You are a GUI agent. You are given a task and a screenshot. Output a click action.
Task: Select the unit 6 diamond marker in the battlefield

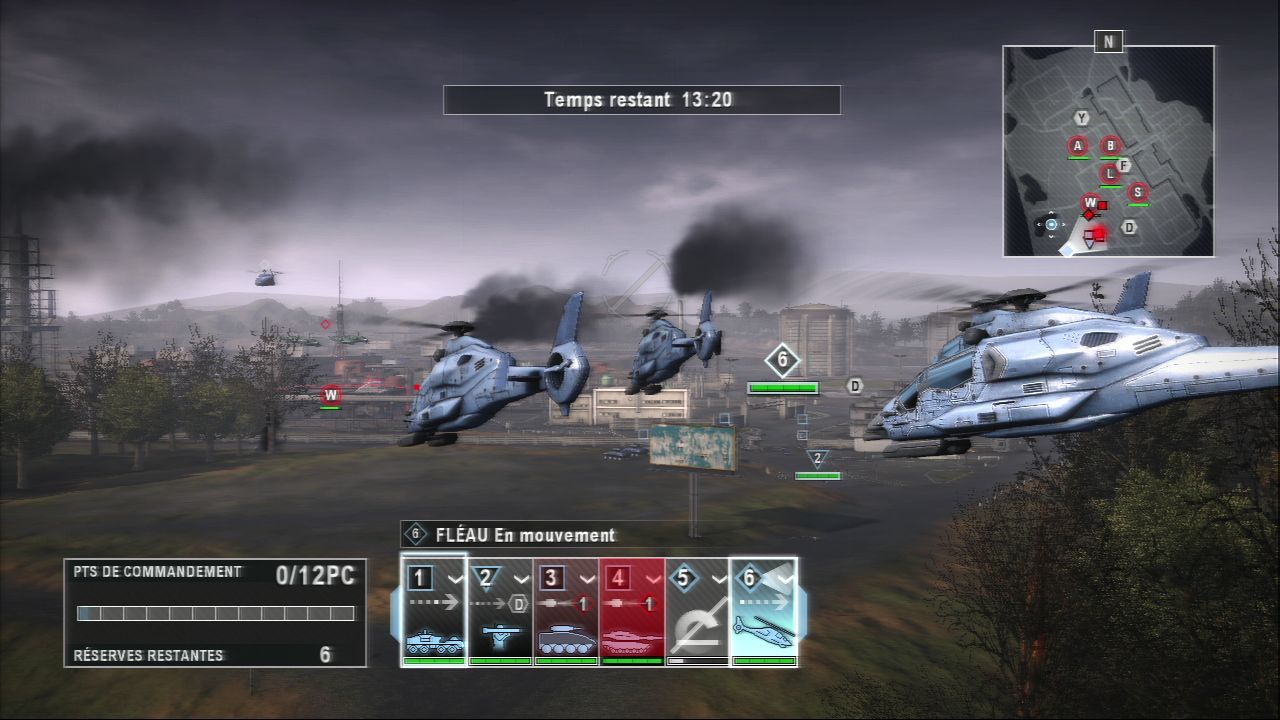click(782, 360)
